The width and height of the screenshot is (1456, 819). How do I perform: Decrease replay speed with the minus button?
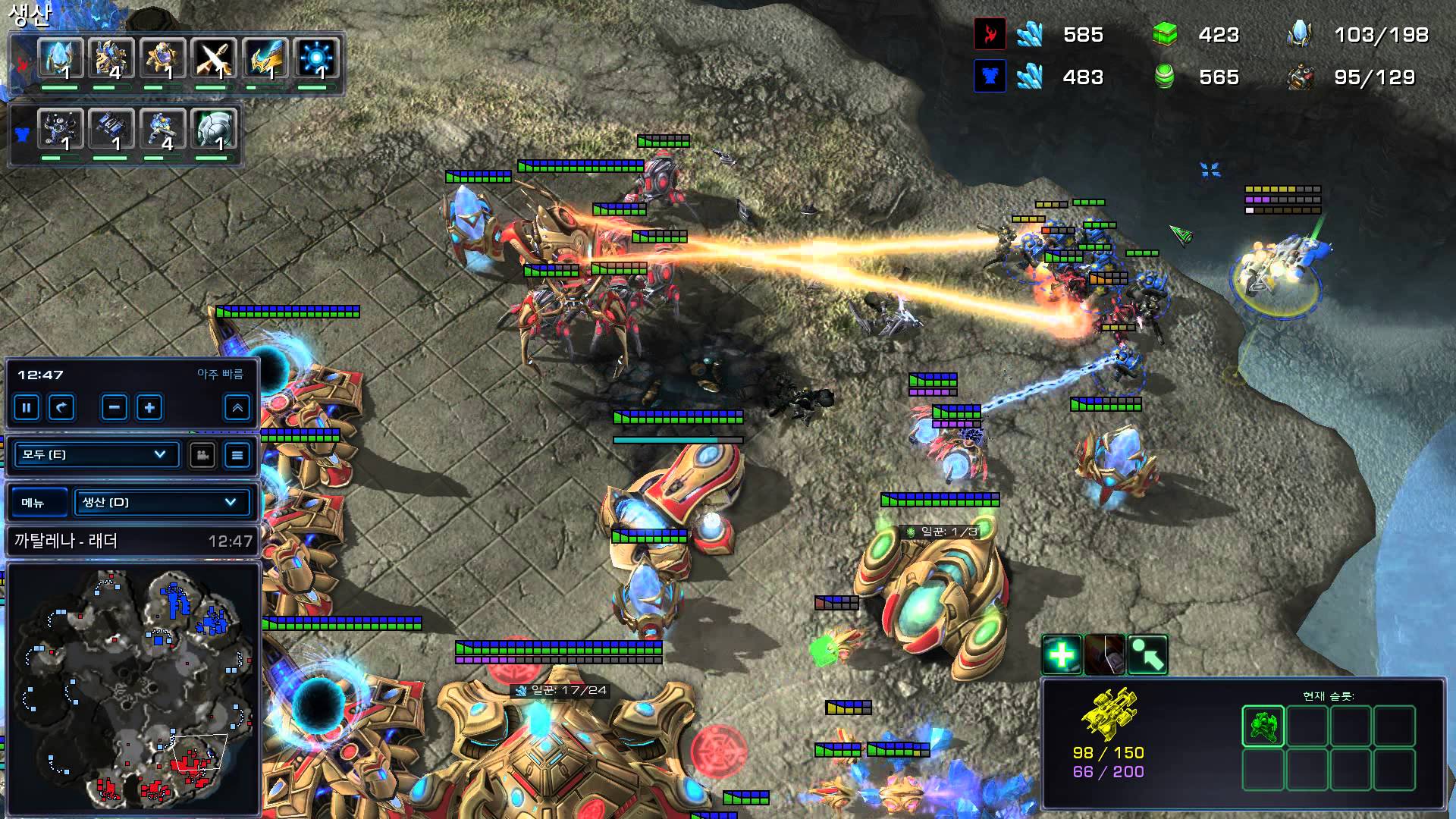114,408
